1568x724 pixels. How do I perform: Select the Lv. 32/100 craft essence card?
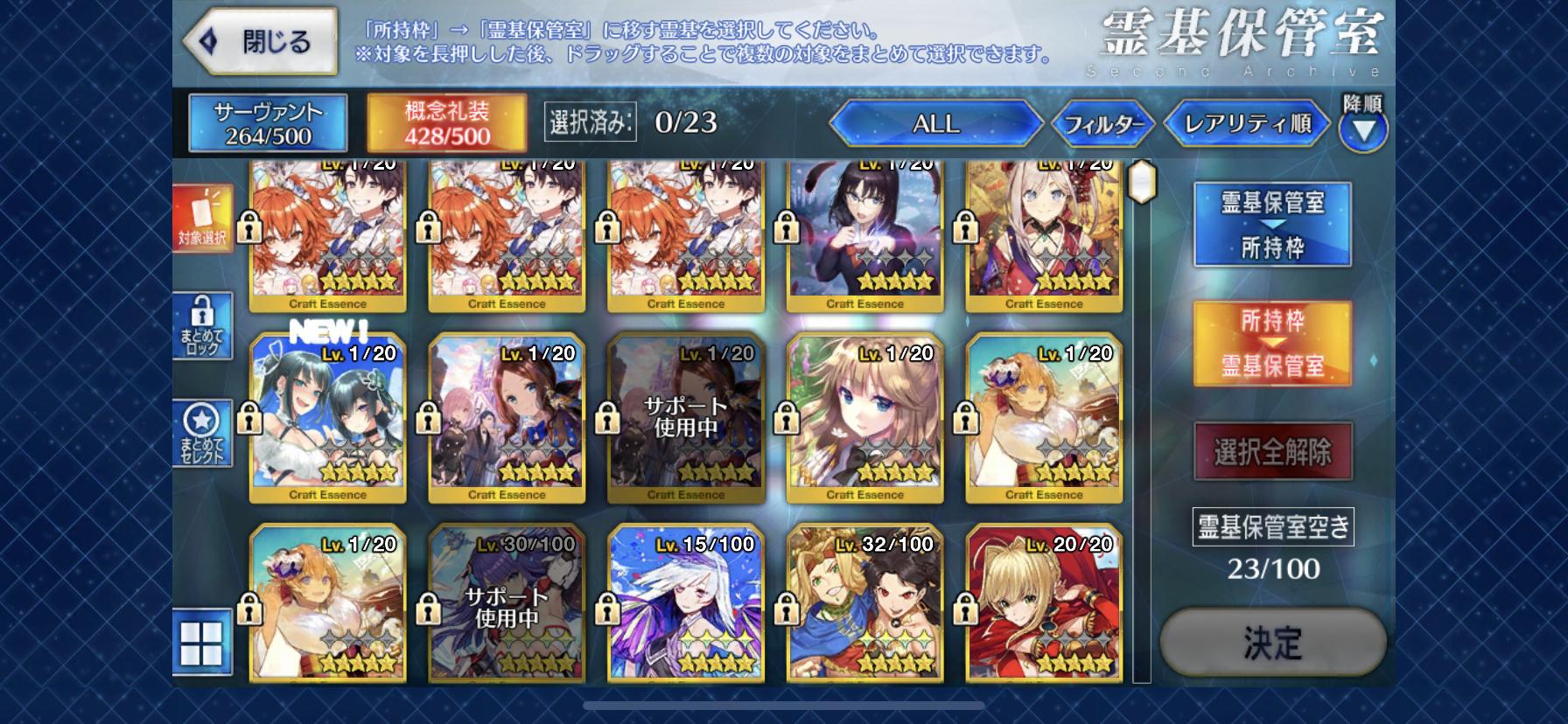(x=864, y=603)
